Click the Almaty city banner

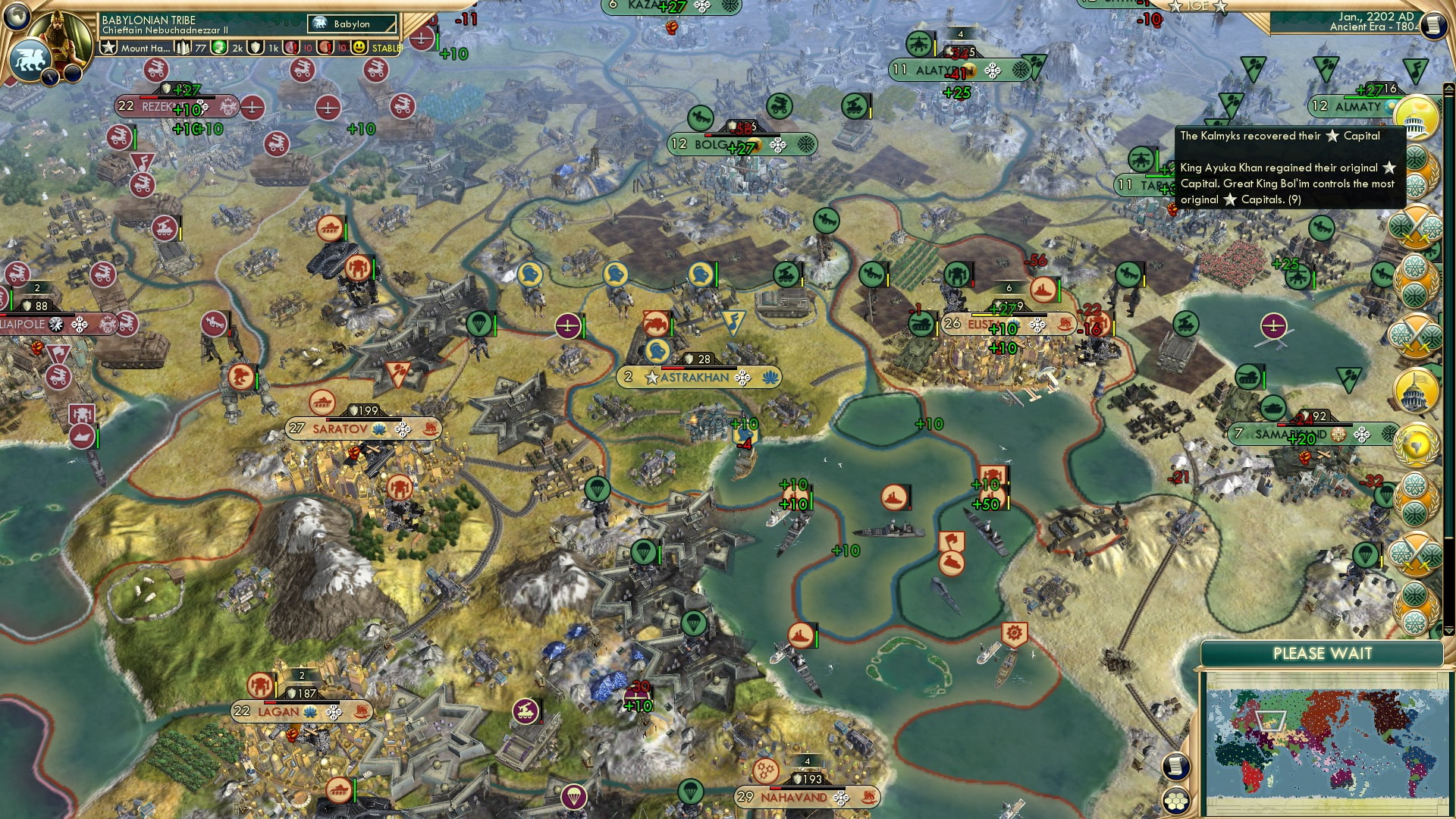click(x=1356, y=107)
